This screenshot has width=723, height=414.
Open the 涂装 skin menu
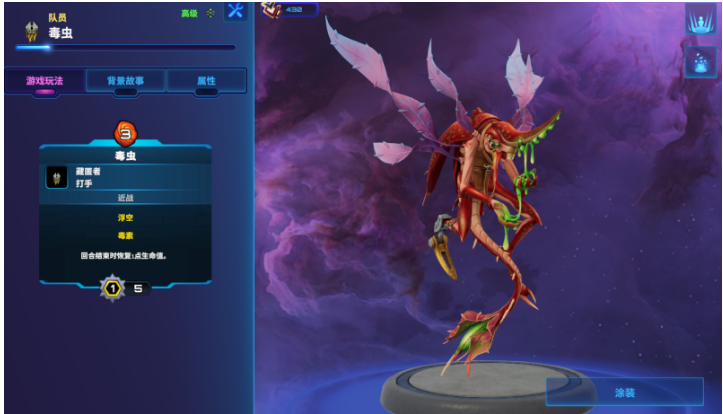click(624, 392)
